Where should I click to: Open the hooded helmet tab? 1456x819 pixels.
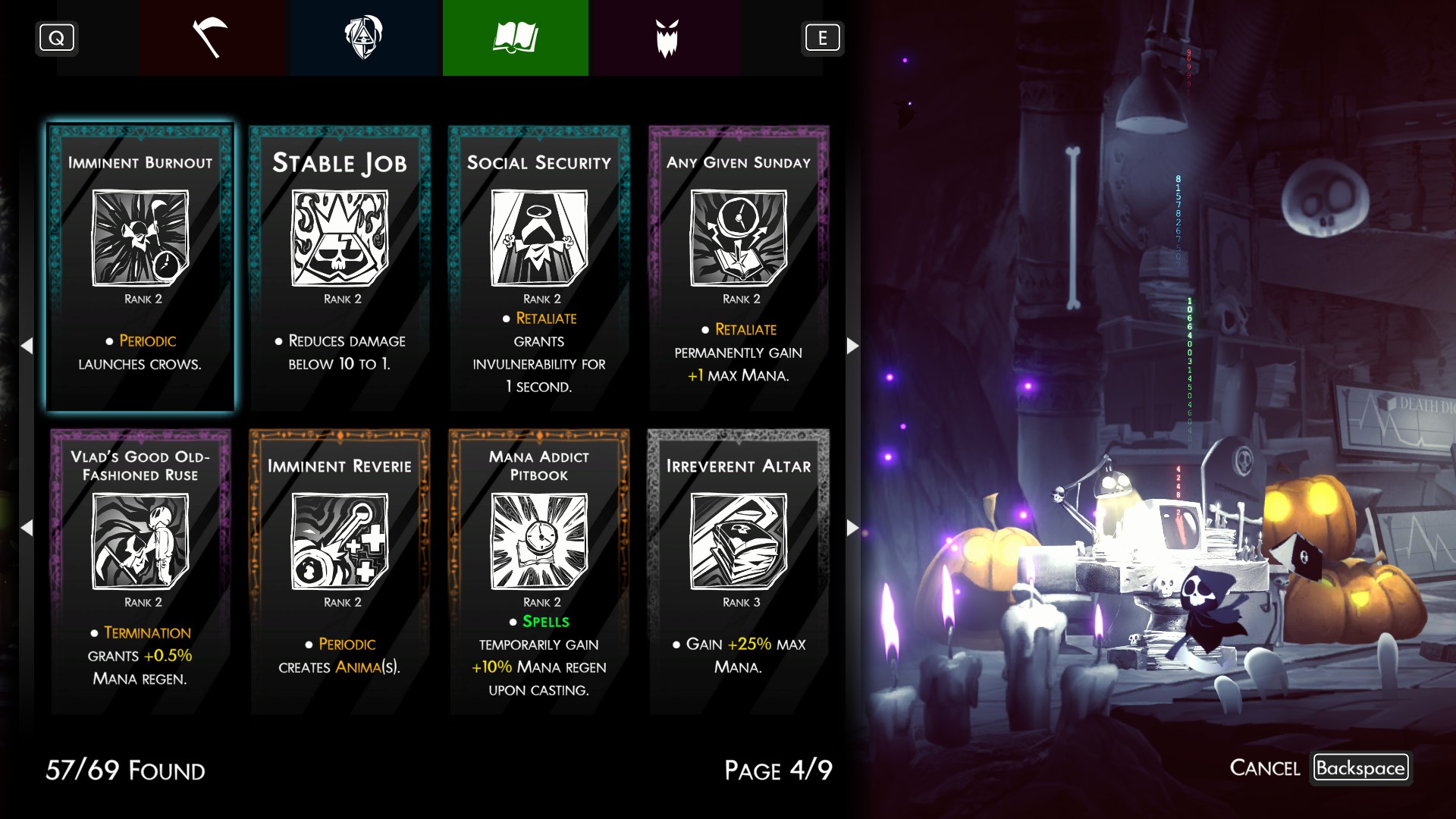[x=363, y=38]
